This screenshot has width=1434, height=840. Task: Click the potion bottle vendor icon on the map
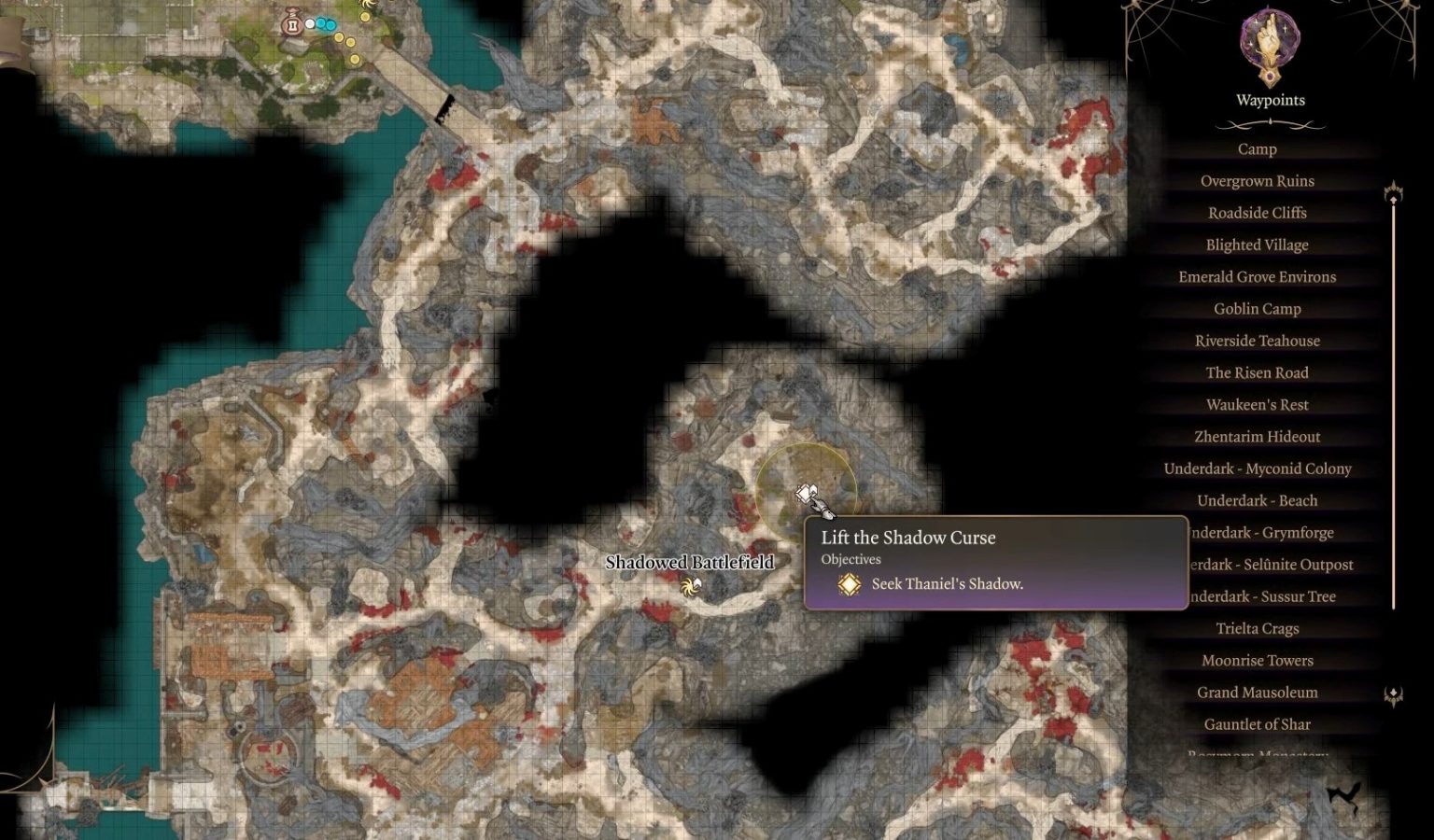(x=291, y=24)
